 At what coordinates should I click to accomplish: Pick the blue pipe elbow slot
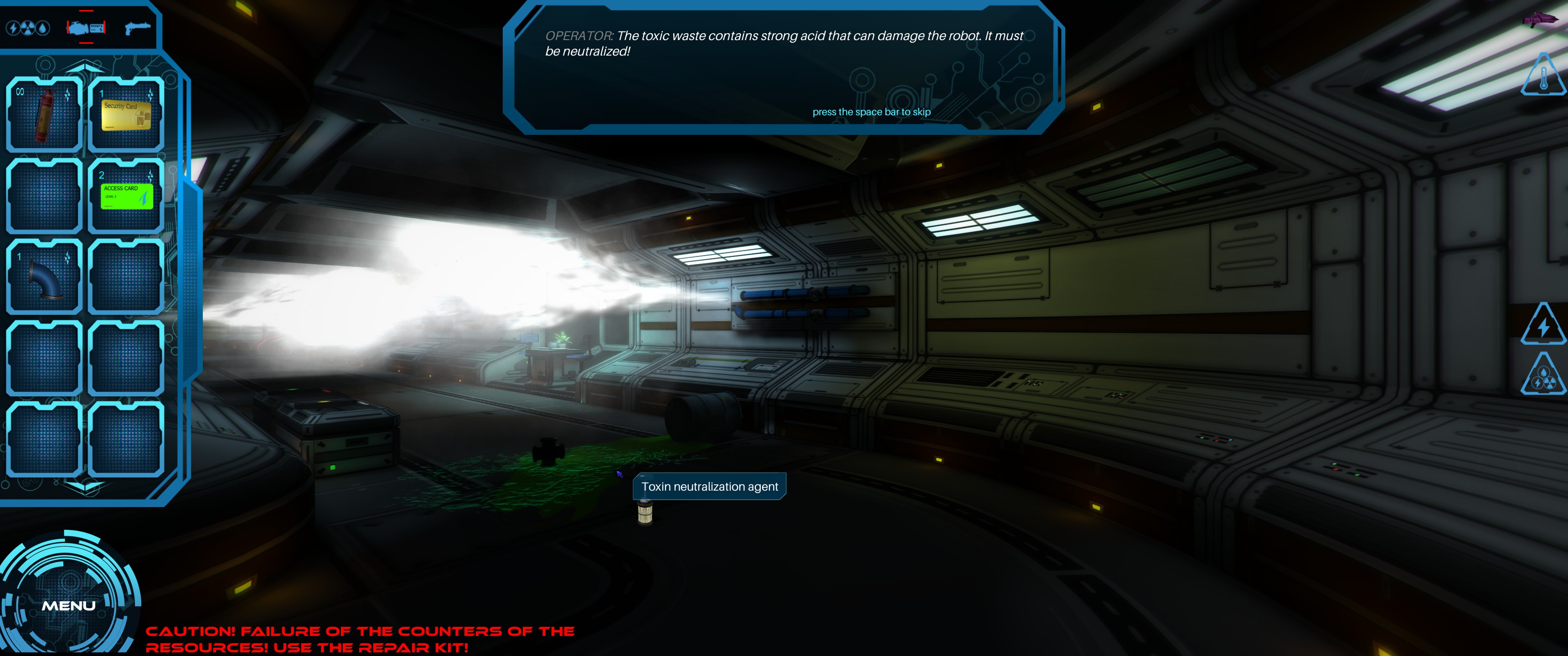44,277
